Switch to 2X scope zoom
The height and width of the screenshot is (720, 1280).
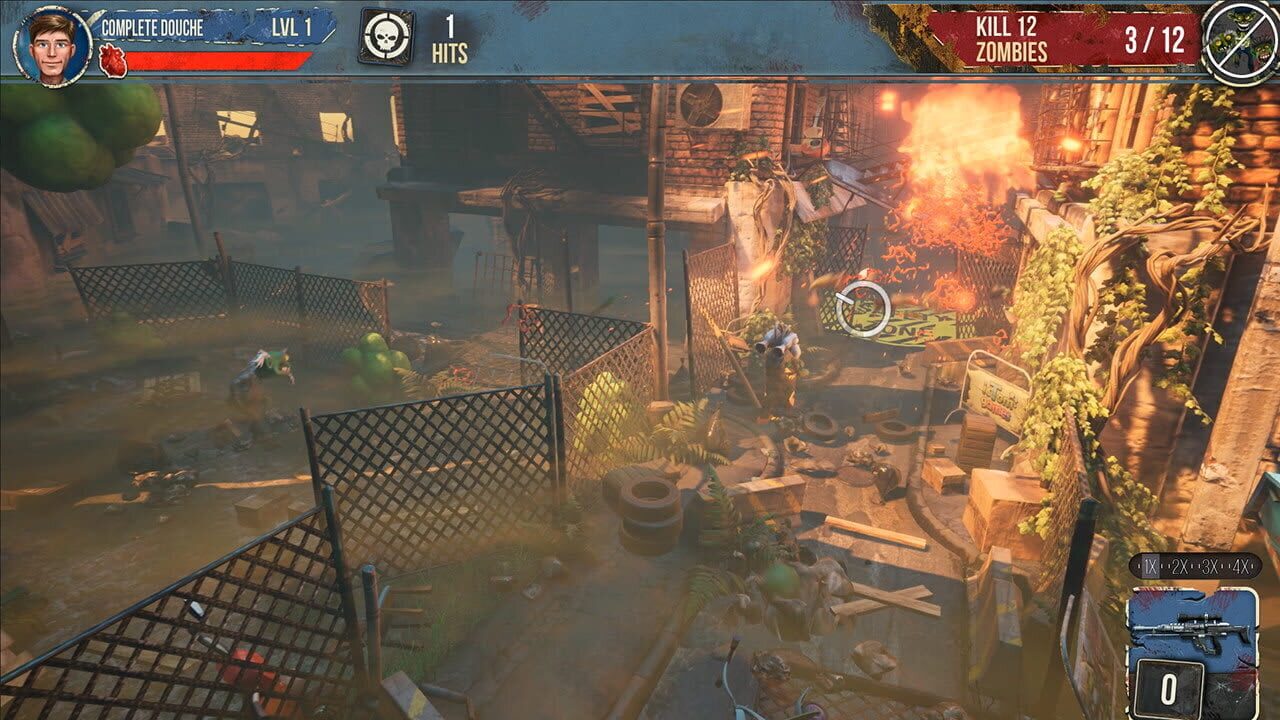point(1180,566)
